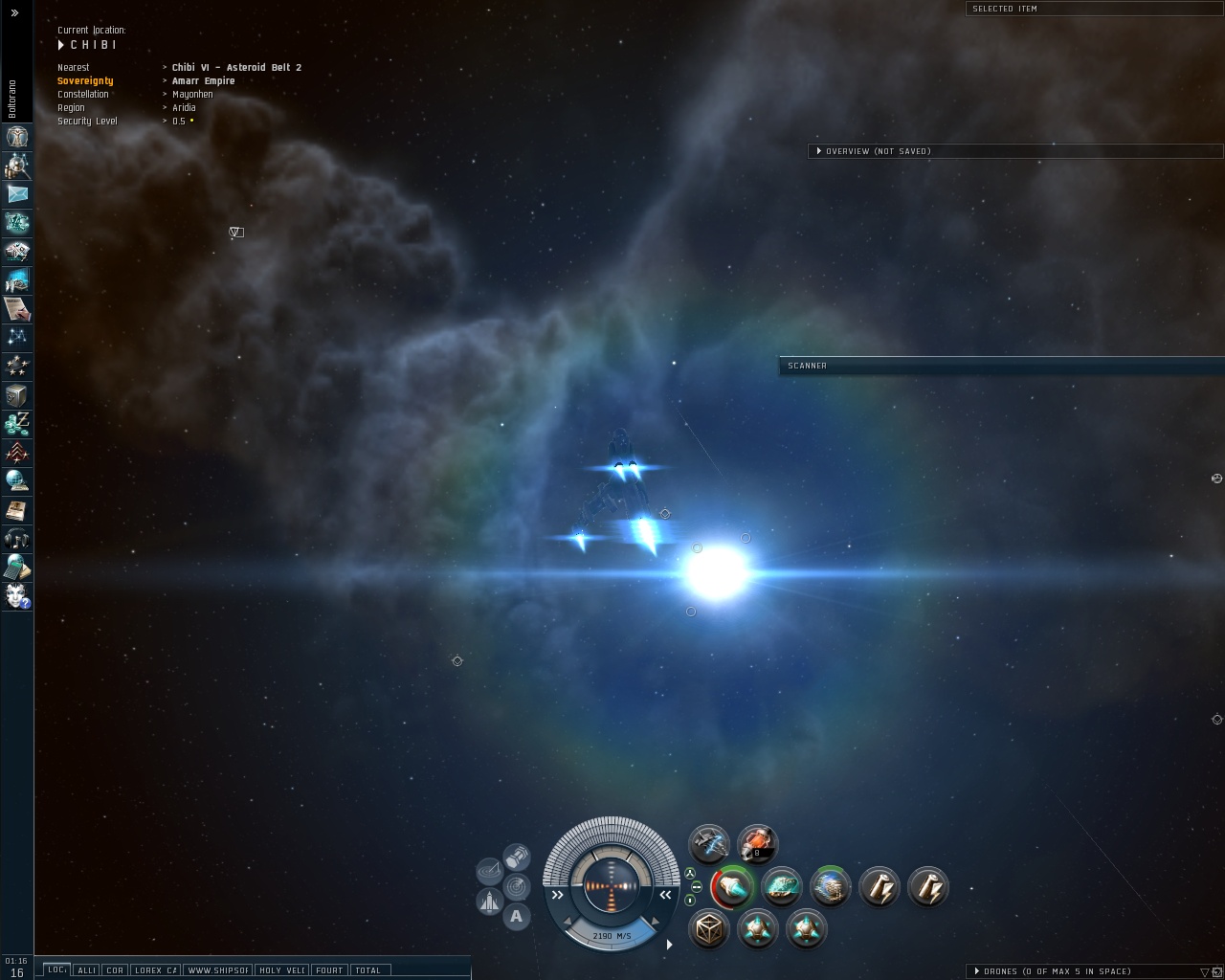Screen dimensions: 1225x980
Task: Activate the afterburner module with green ring
Action: [733, 887]
